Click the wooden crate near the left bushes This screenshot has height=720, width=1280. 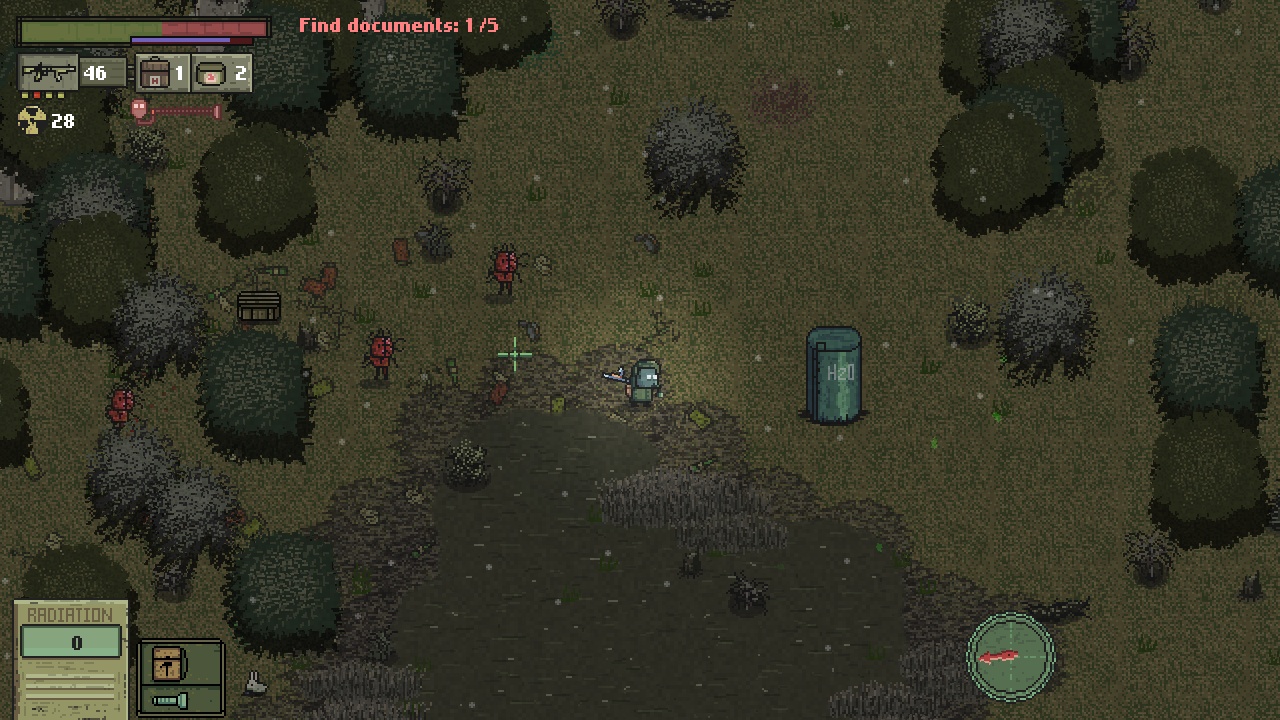pyautogui.click(x=257, y=305)
